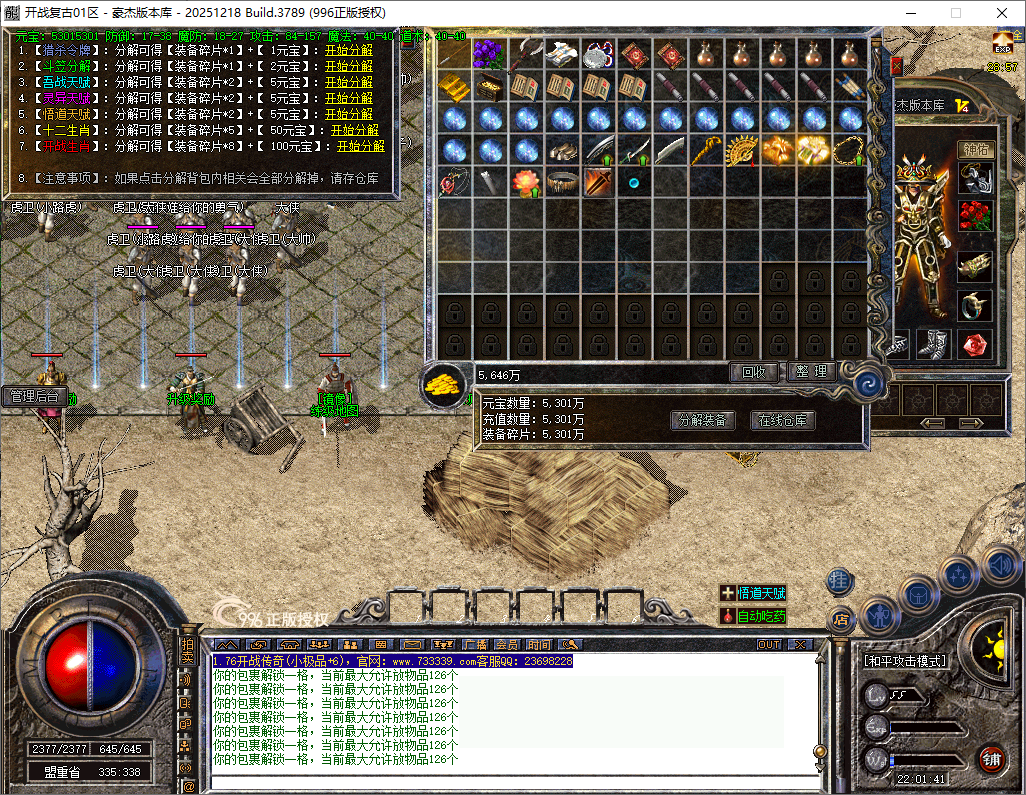
Task: Sort the bag with the 整理 button
Action: 811,372
